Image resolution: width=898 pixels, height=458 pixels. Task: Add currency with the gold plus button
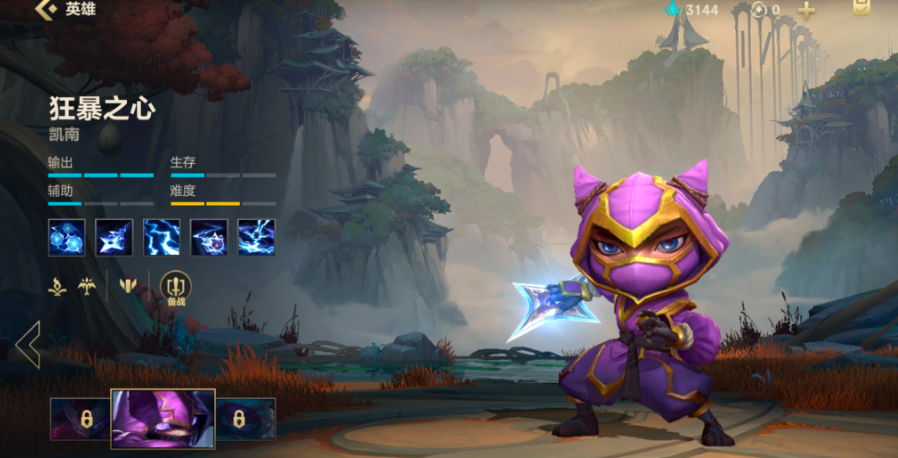[806, 10]
